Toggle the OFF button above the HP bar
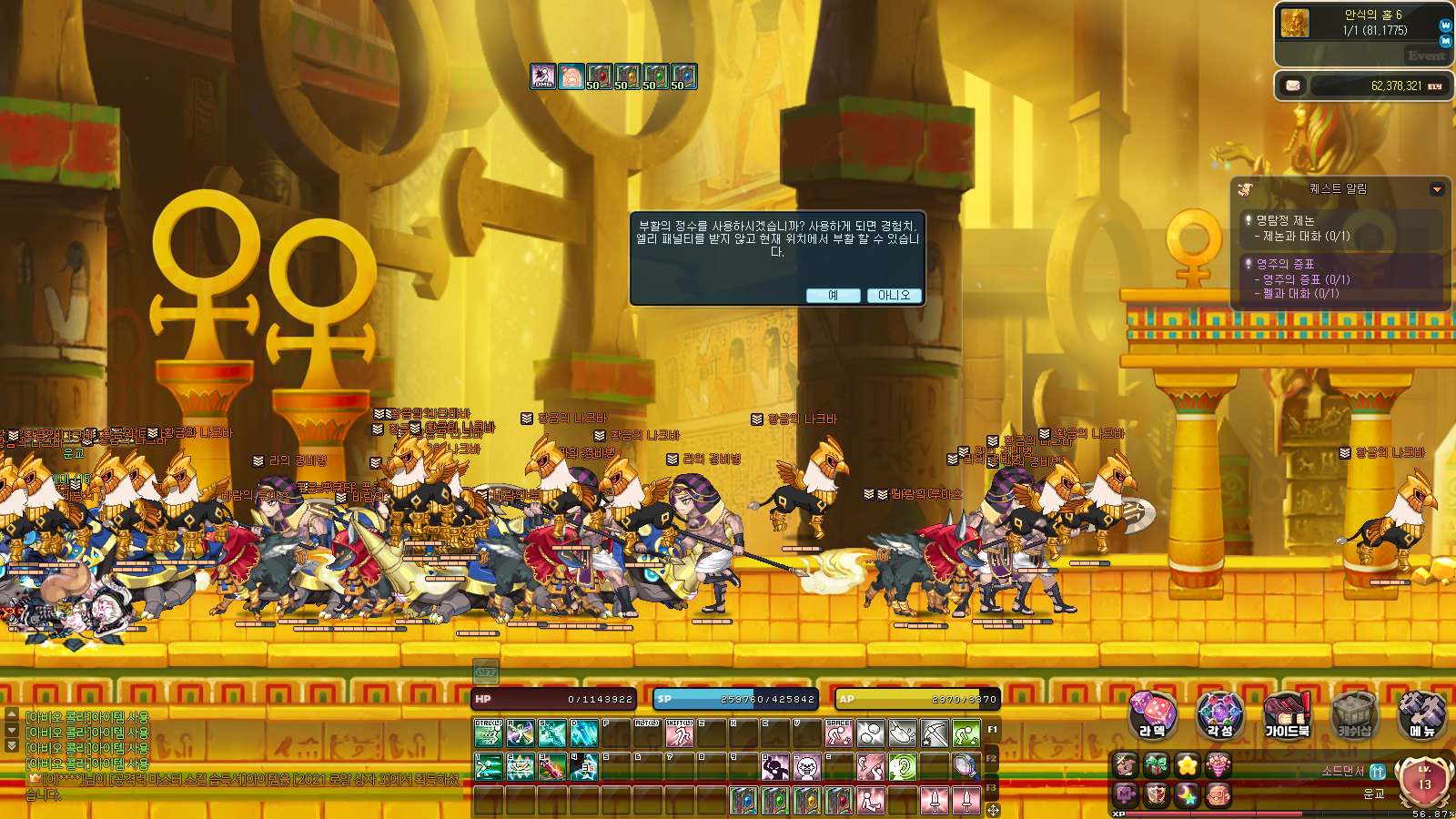The width and height of the screenshot is (1456, 819). pos(486,672)
